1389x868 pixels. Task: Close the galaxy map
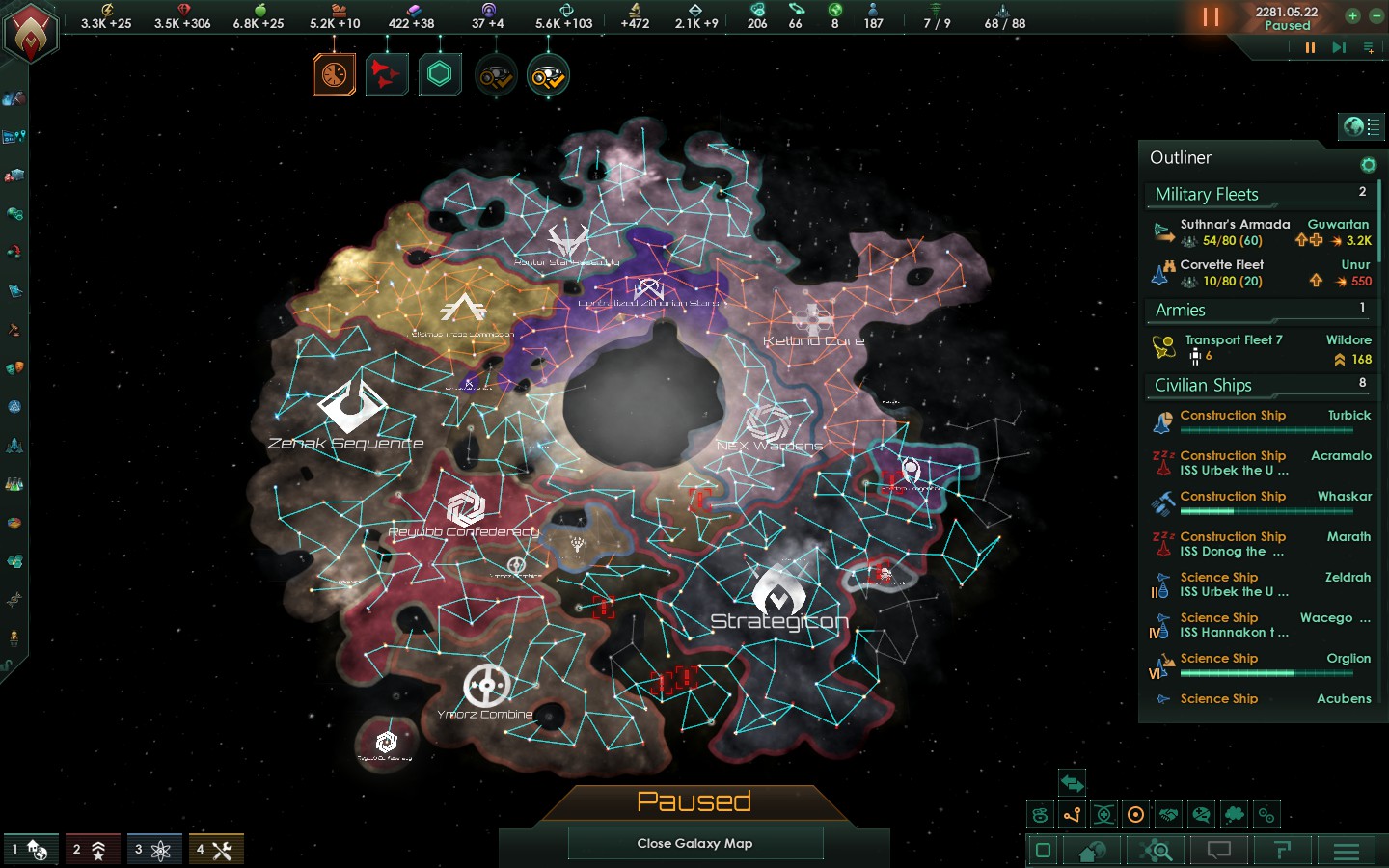pyautogui.click(x=694, y=843)
